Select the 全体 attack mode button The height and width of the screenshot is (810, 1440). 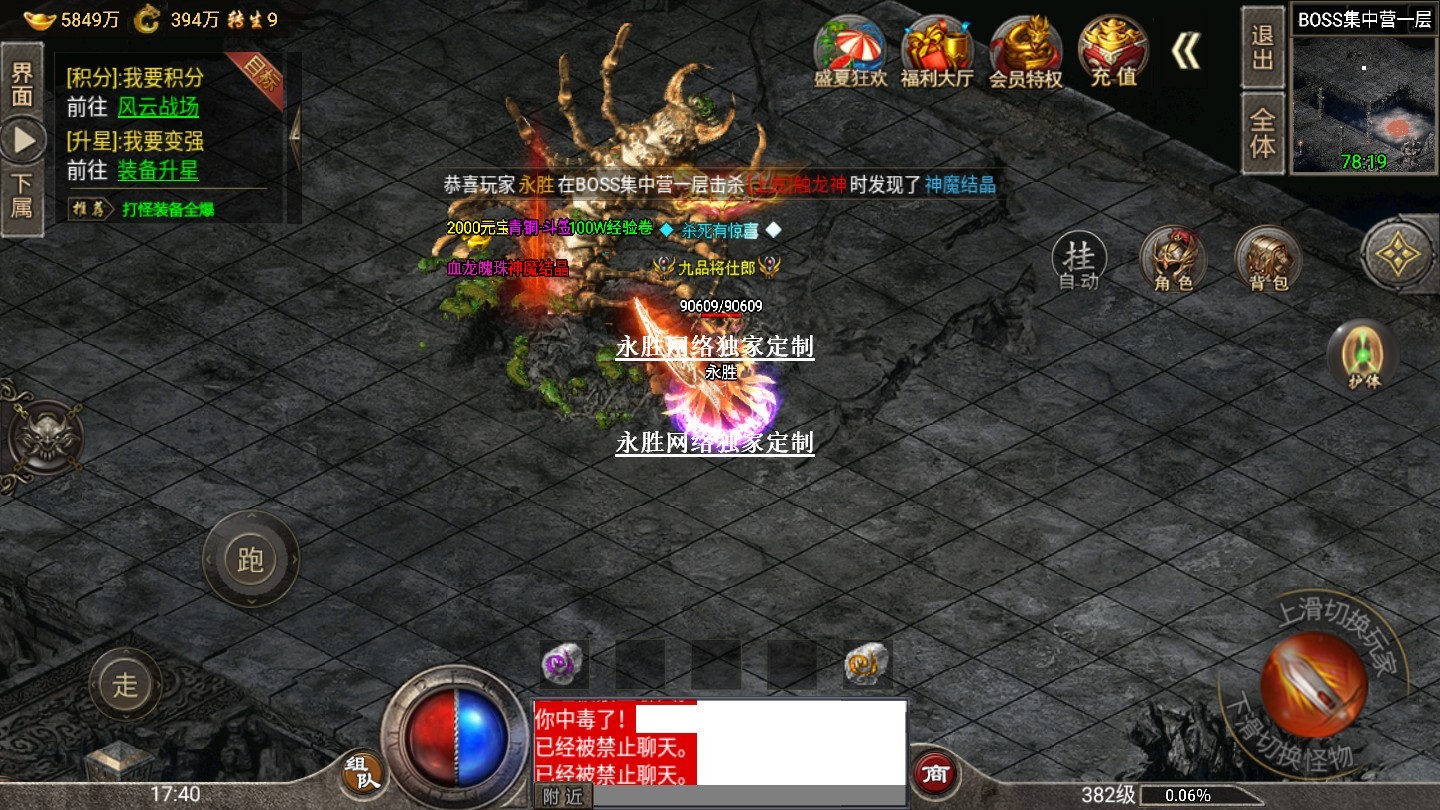(1263, 134)
